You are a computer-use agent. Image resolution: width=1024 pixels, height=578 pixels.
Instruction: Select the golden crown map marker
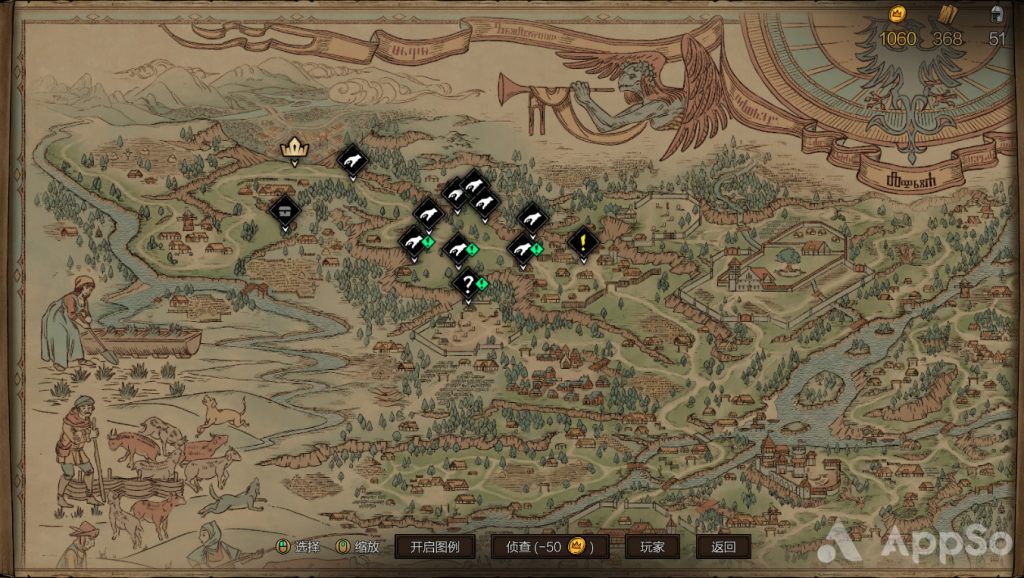point(293,149)
